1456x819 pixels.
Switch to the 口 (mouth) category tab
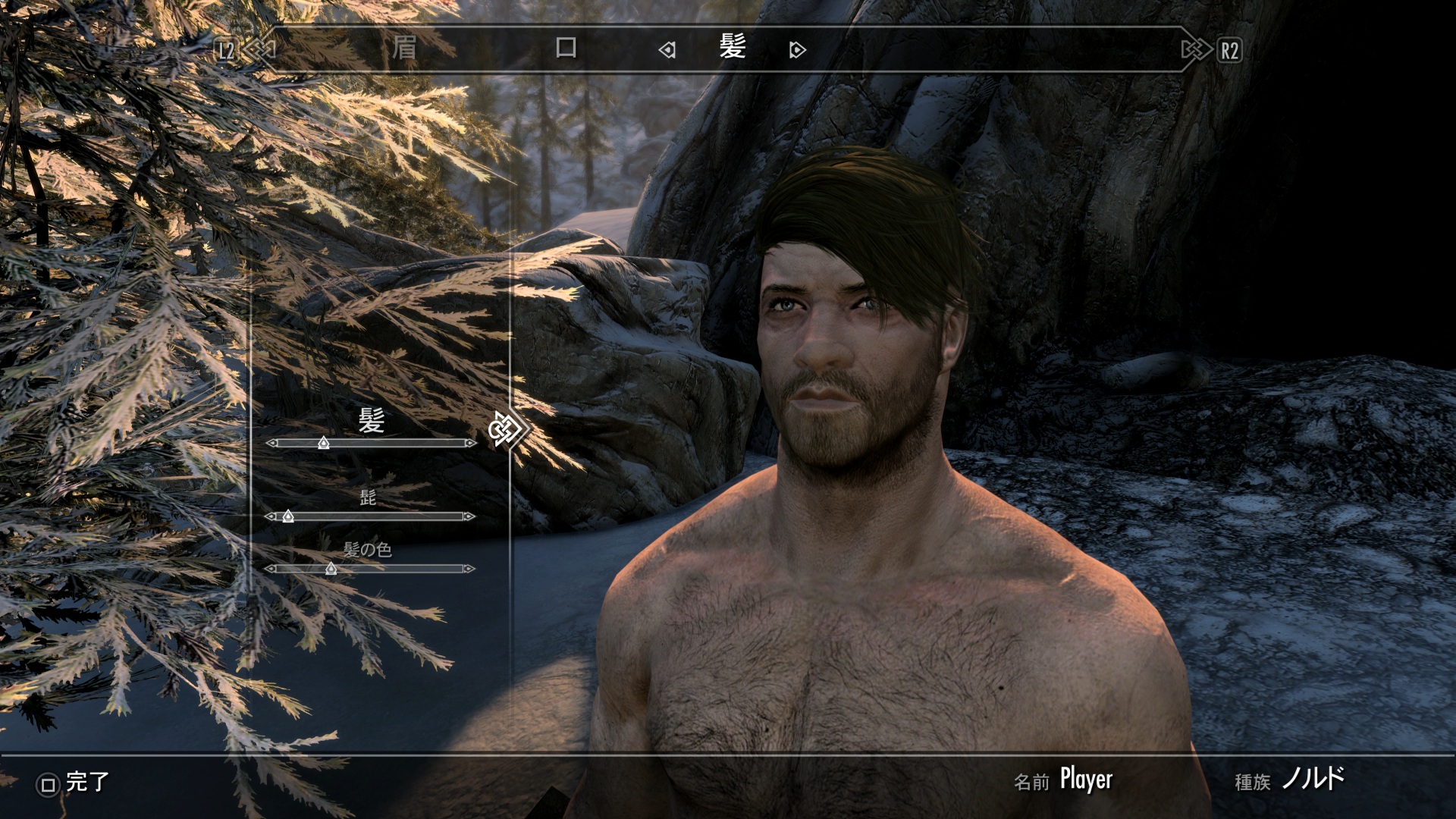[x=566, y=49]
